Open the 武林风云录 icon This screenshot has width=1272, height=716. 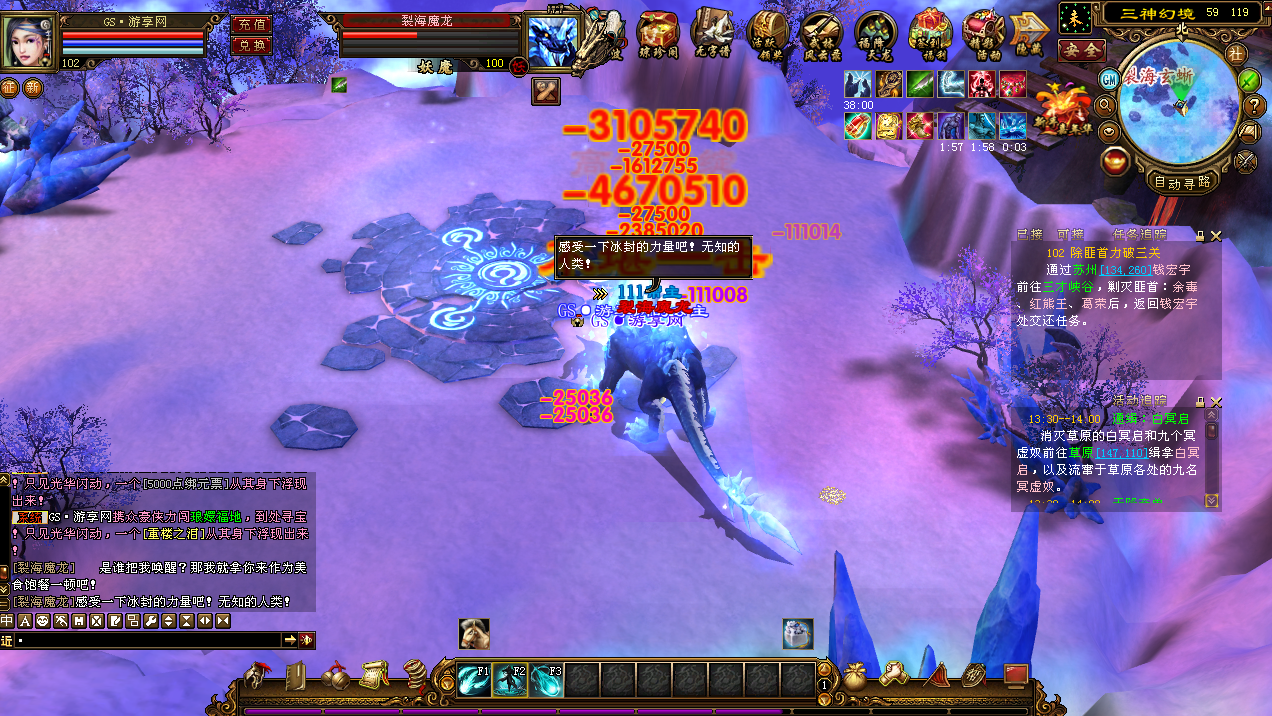coord(821,34)
